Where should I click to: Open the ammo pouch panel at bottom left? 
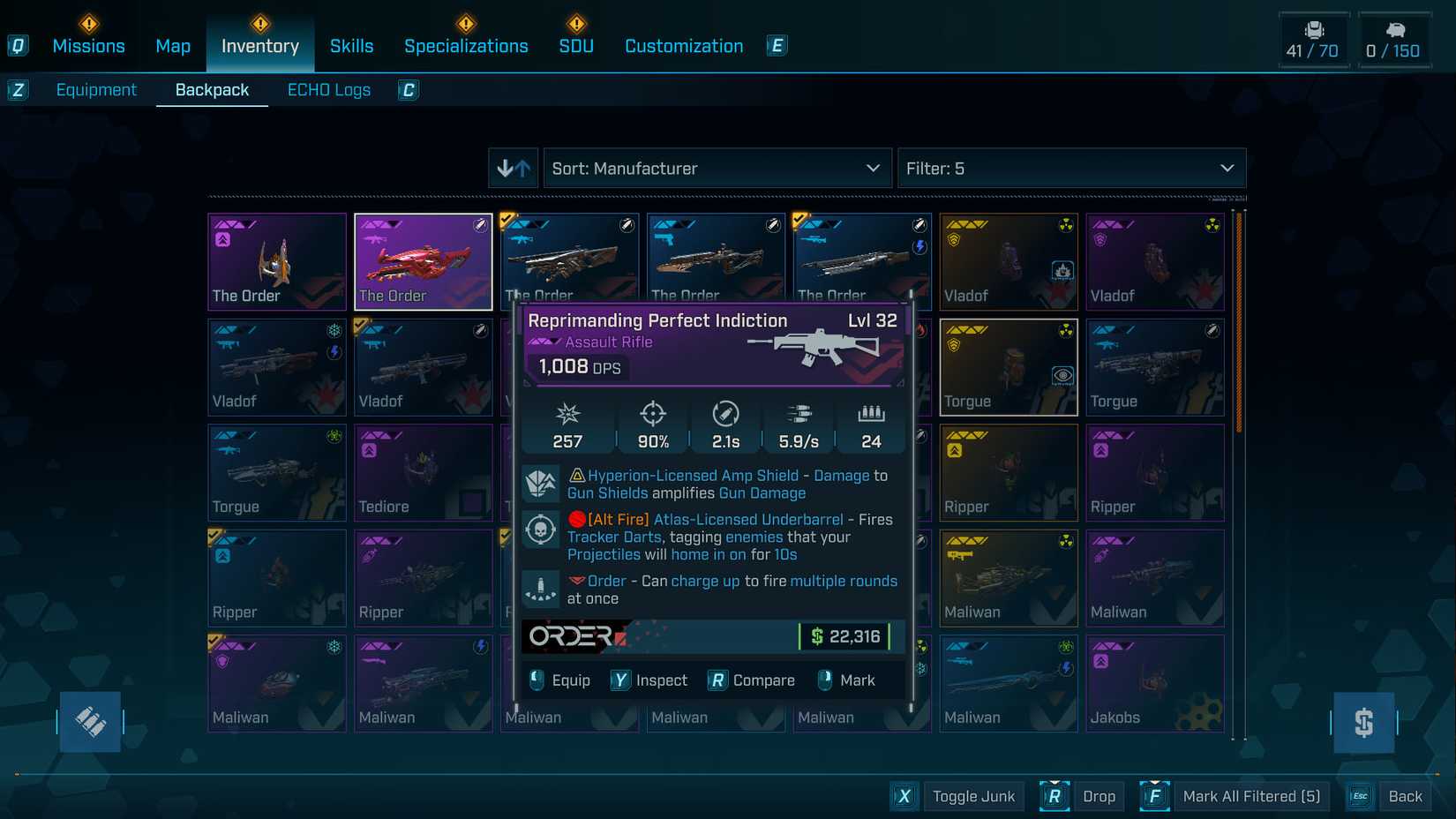point(91,722)
